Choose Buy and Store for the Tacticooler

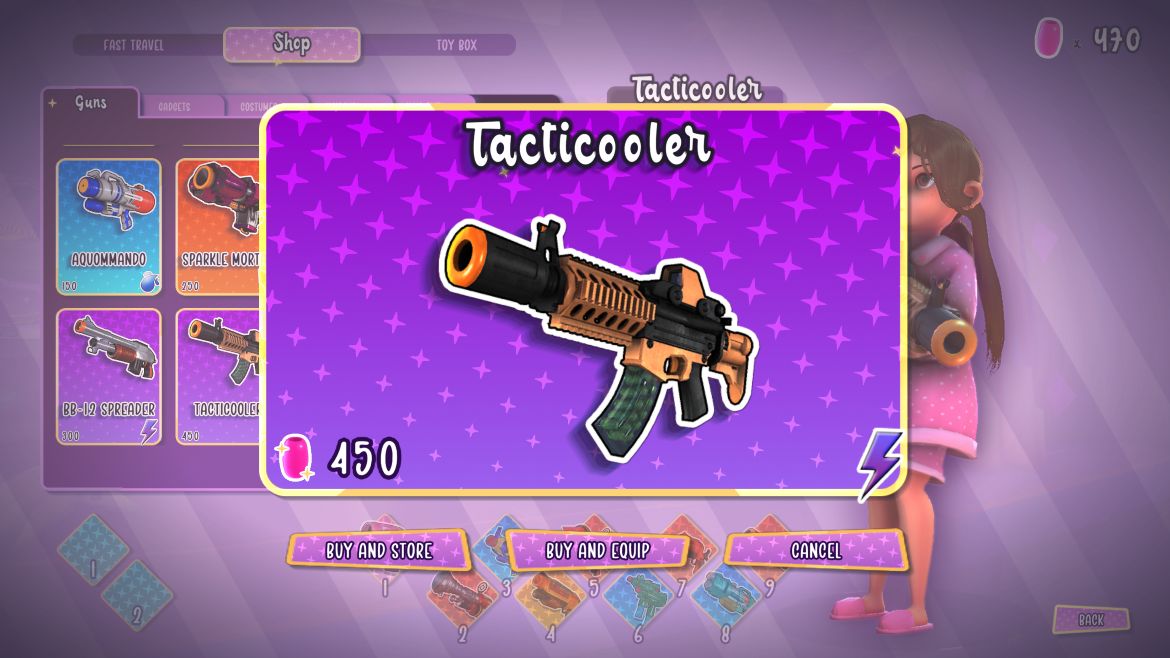coord(378,550)
